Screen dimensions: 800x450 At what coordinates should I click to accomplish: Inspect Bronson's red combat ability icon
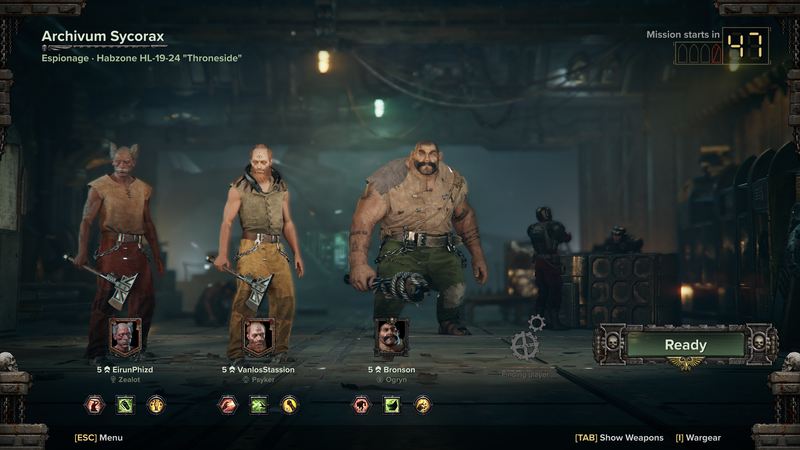(x=361, y=405)
